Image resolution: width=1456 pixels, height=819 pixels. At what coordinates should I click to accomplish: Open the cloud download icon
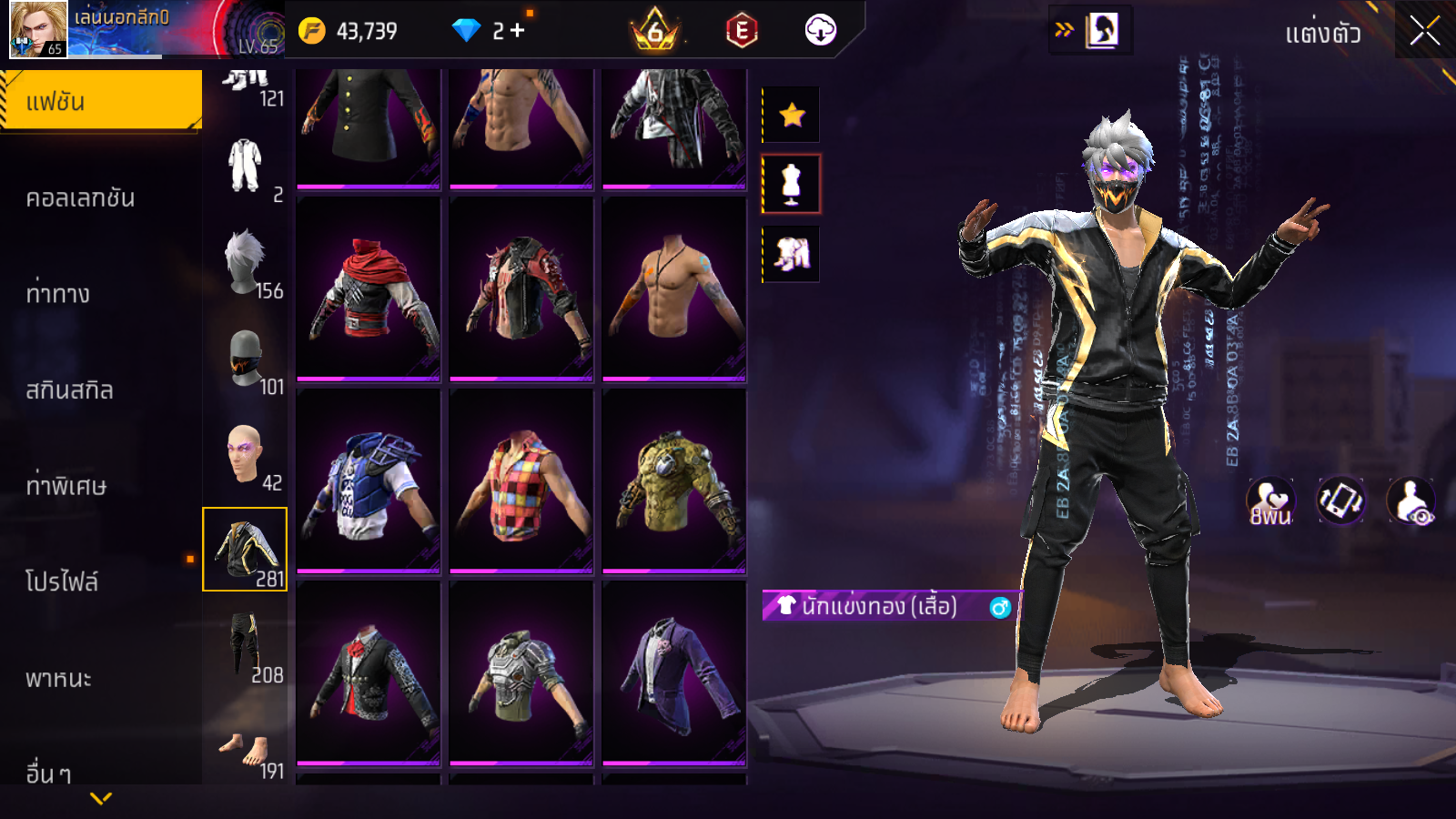point(820,31)
